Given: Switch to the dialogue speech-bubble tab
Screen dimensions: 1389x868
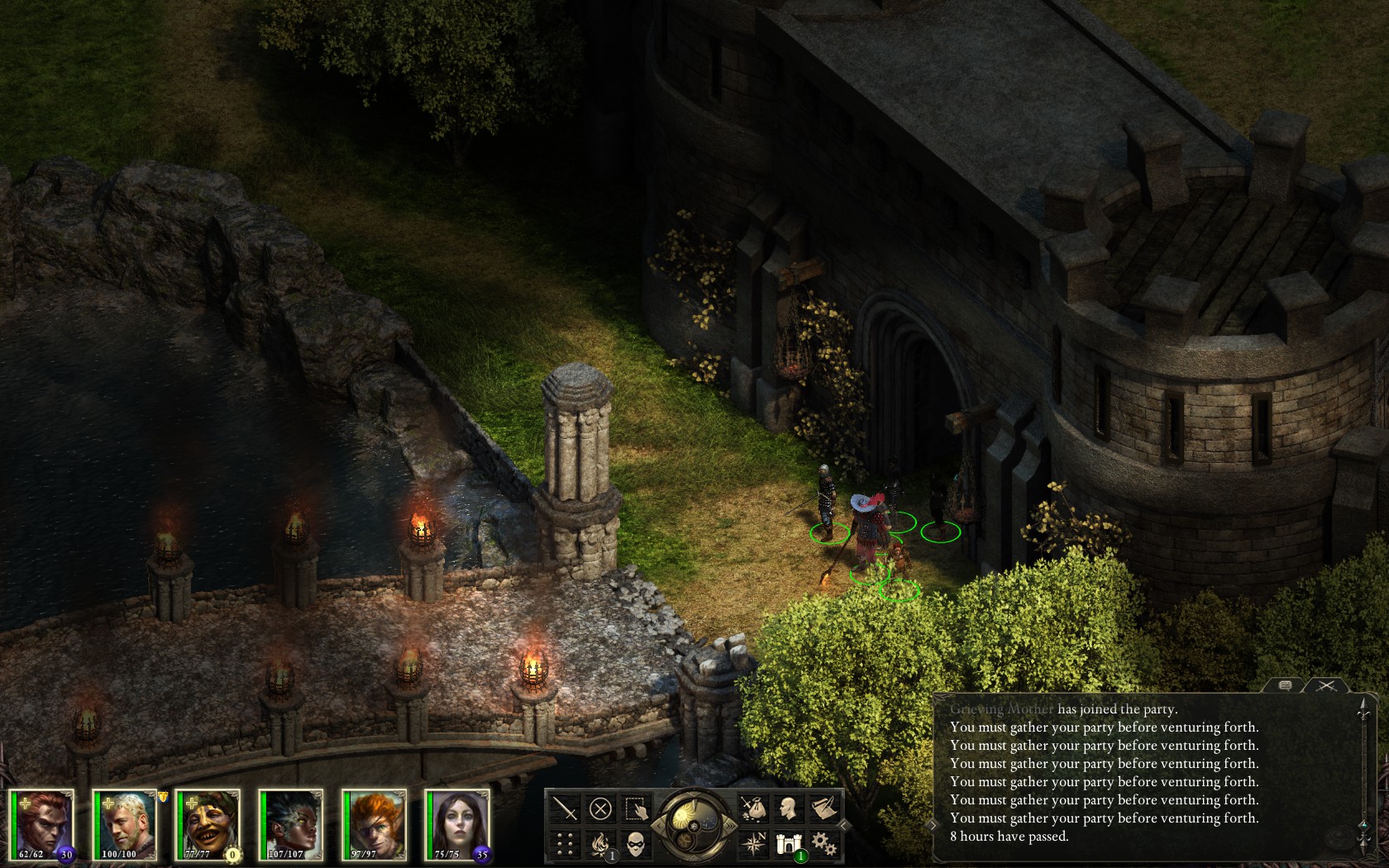Looking at the screenshot, I should 1285,685.
